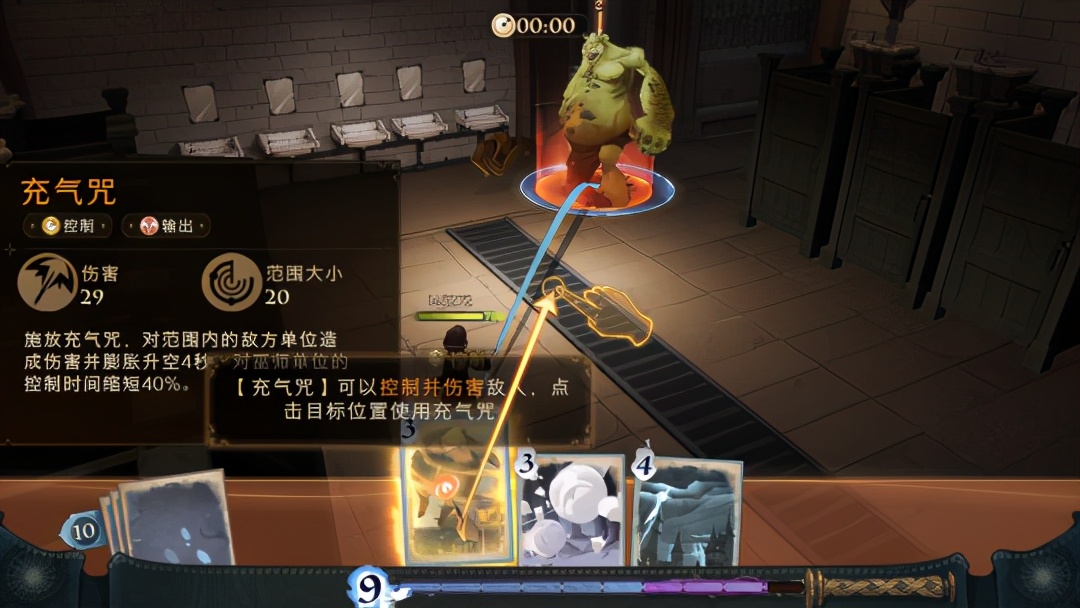Select the highlighted 充气咒 spell card
The height and width of the screenshot is (608, 1080).
(x=455, y=495)
